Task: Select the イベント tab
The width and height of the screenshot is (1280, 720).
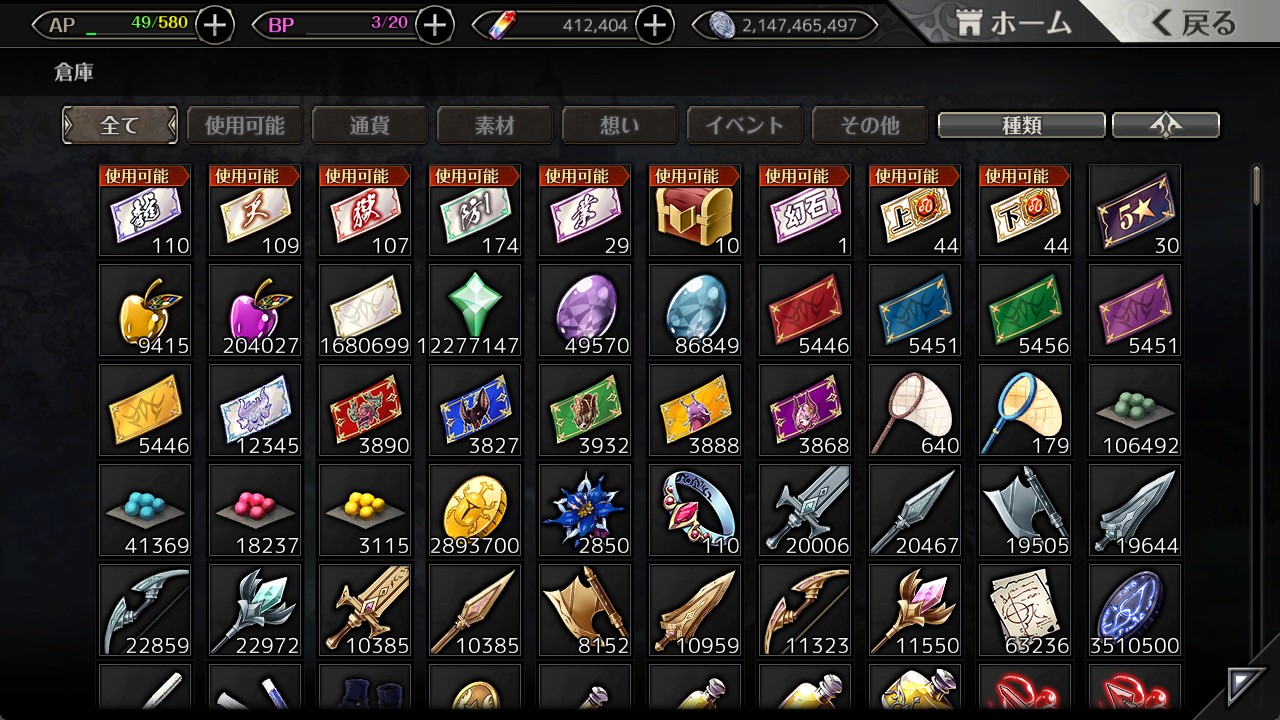Action: [745, 126]
